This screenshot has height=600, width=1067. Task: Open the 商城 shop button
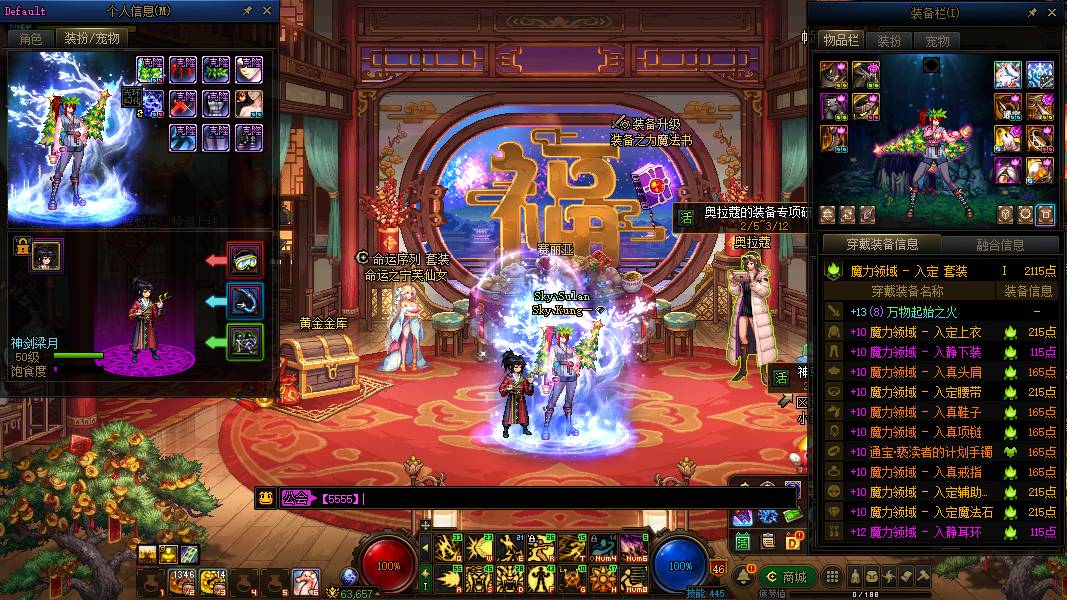point(785,576)
